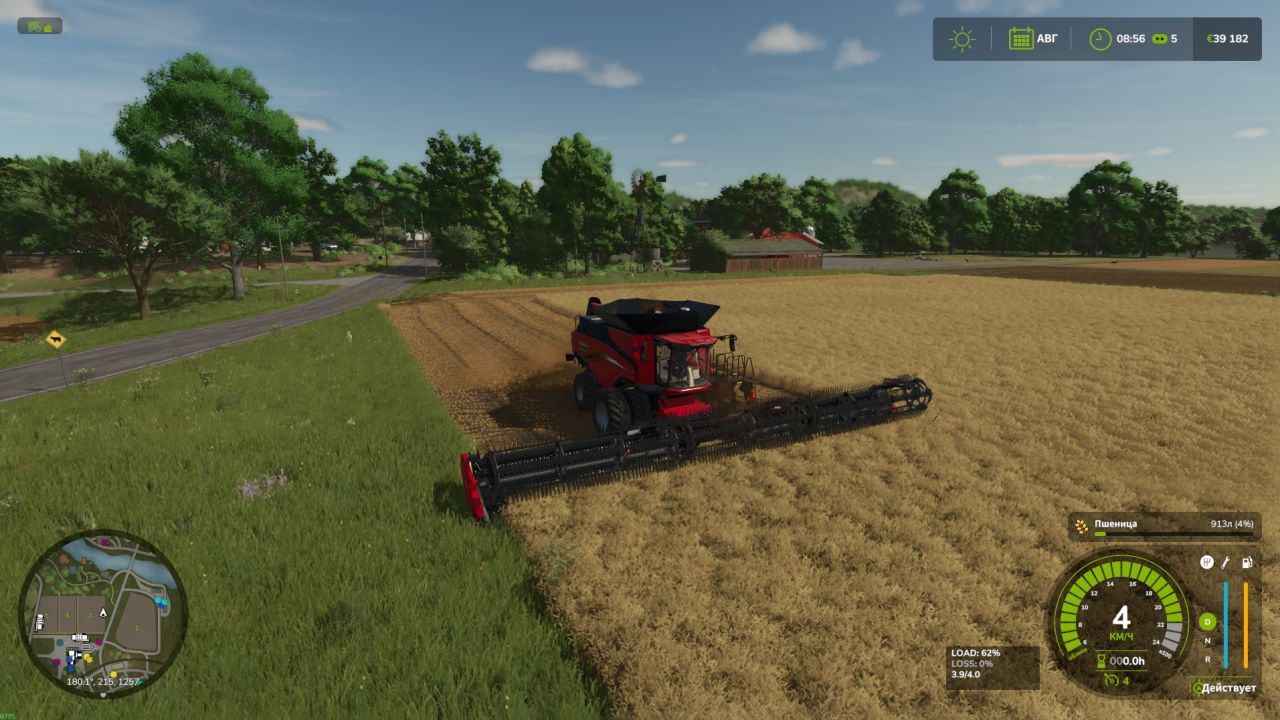1280x720 pixels.
Task: Click the money balance €39 182
Action: pyautogui.click(x=1227, y=37)
